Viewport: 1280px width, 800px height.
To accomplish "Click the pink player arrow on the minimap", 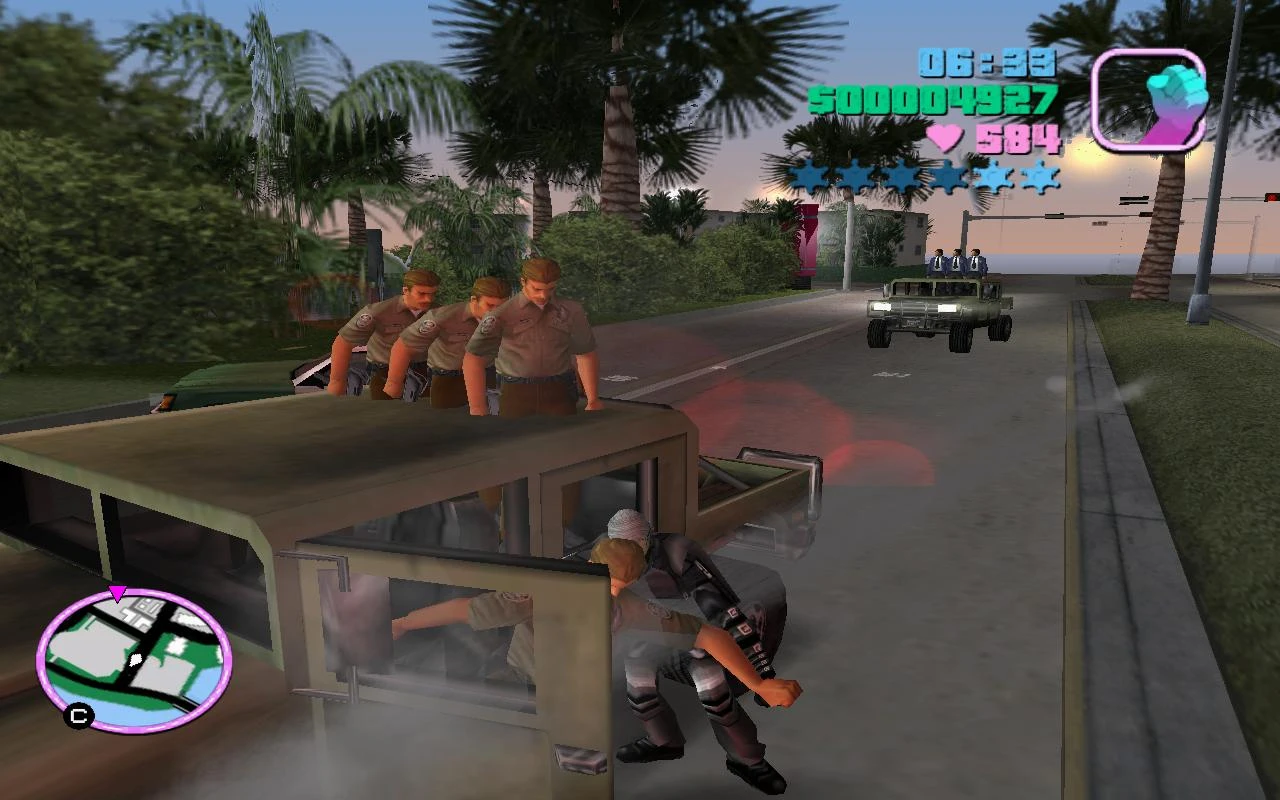I will click(120, 594).
